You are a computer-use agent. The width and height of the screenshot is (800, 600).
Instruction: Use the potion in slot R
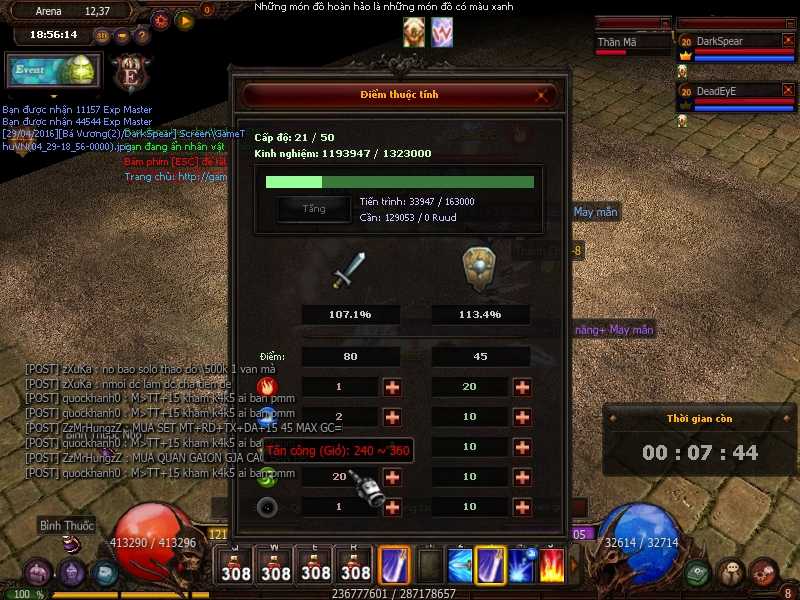[x=356, y=566]
